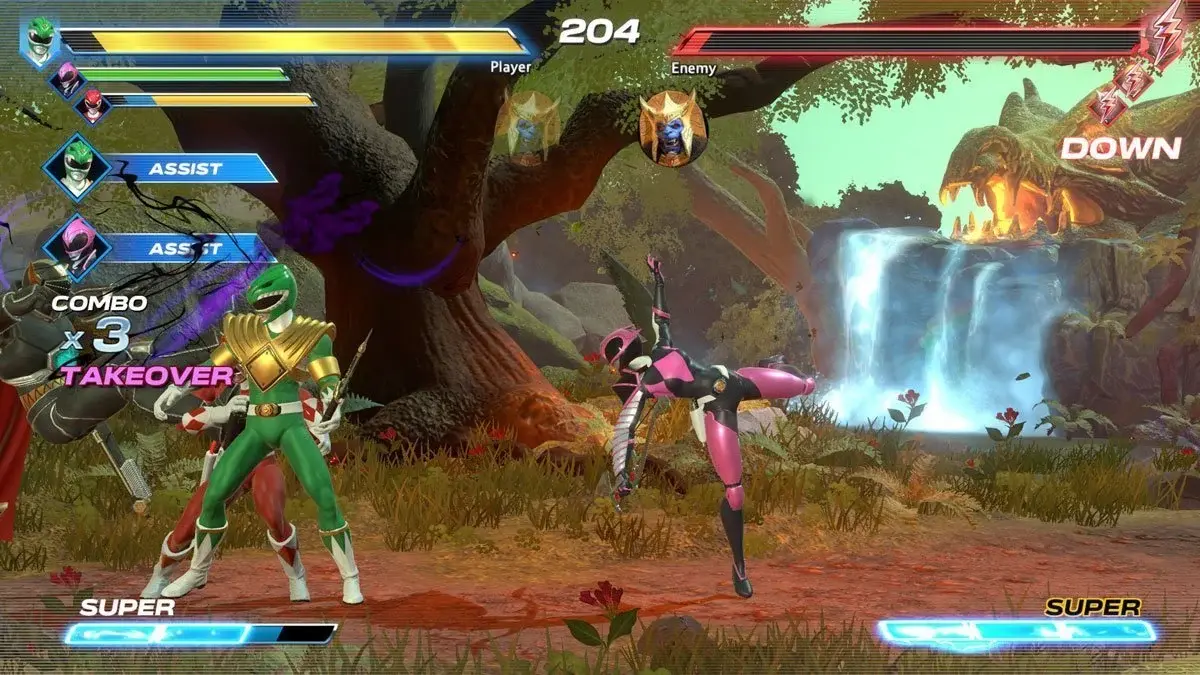Trigger the Pink Ranger assist

pyautogui.click(x=185, y=247)
